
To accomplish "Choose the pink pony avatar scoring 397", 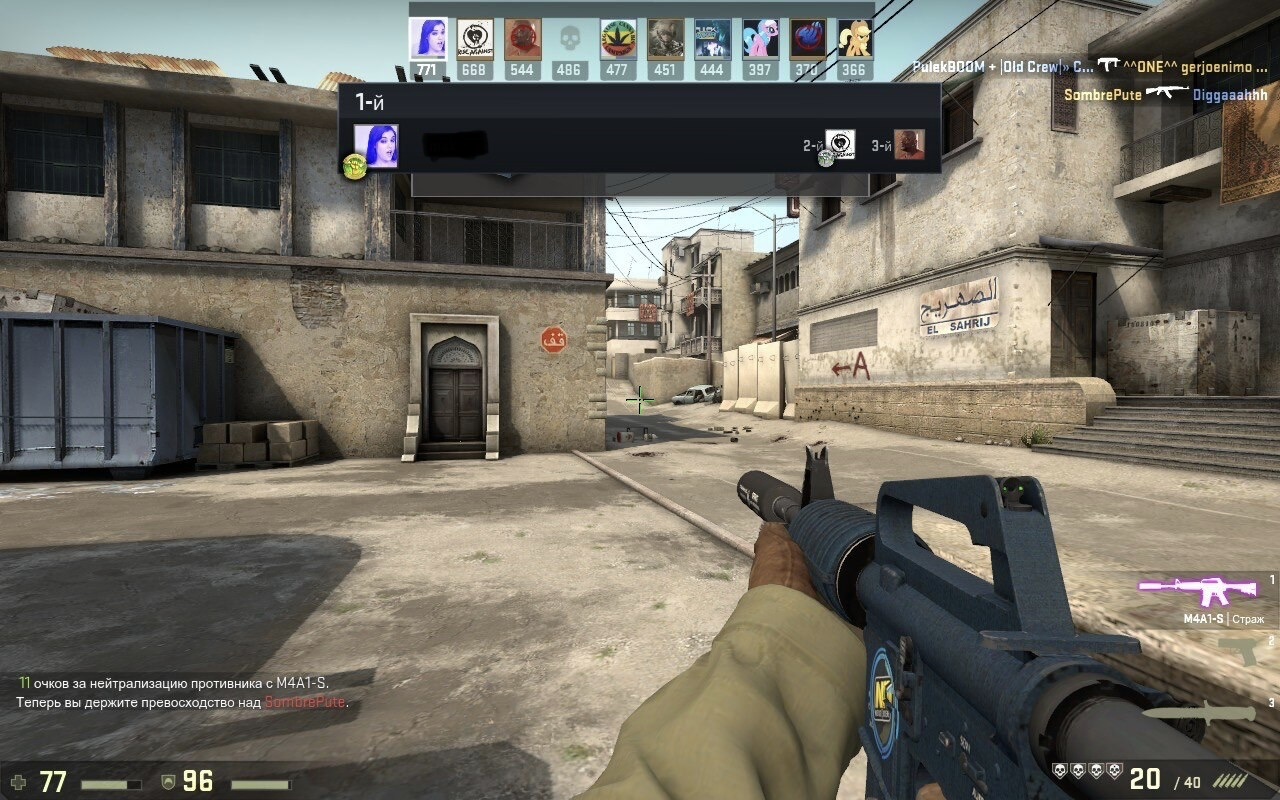I will 760,39.
